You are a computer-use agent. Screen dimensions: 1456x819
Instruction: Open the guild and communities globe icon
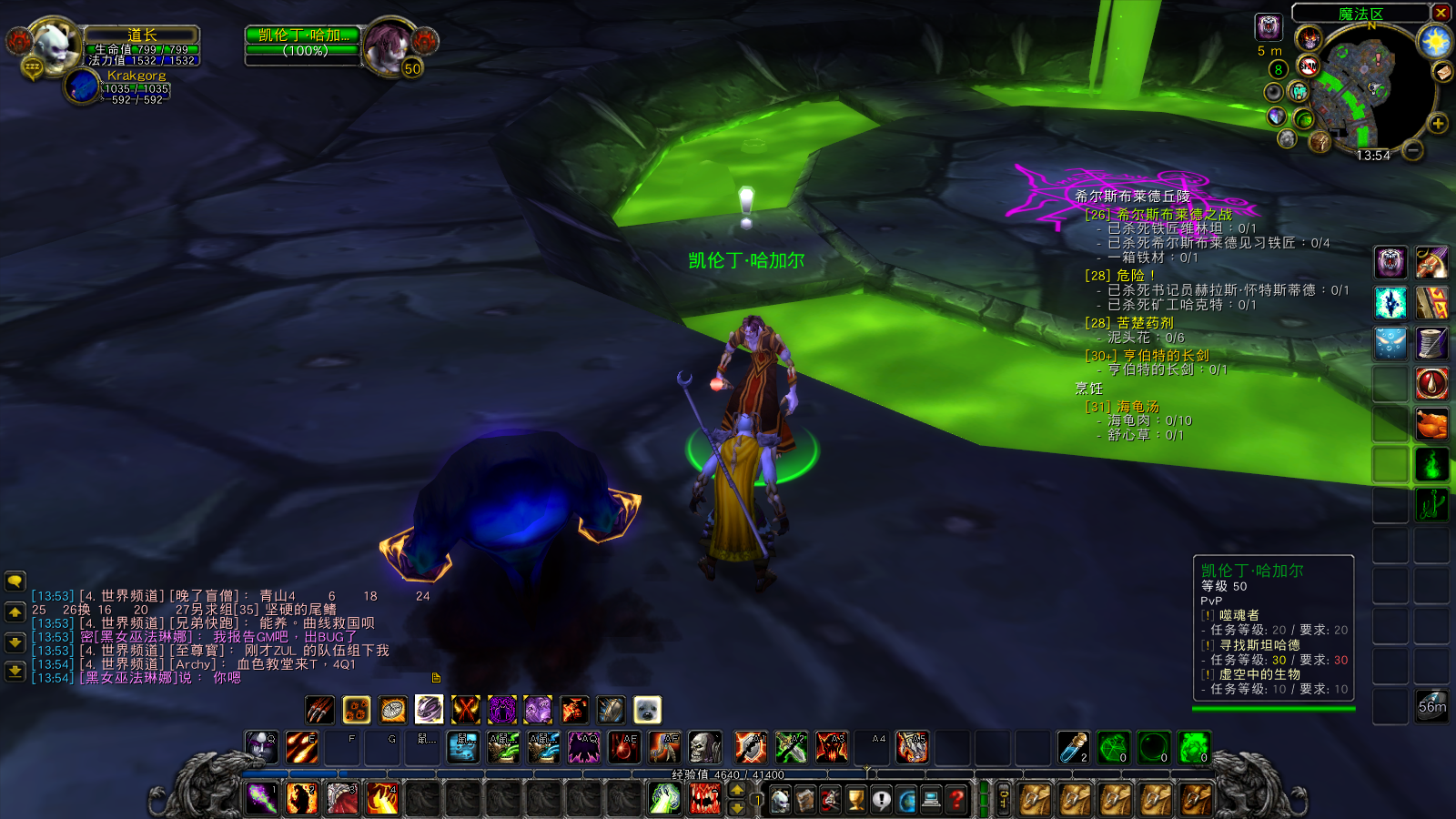coord(905,799)
